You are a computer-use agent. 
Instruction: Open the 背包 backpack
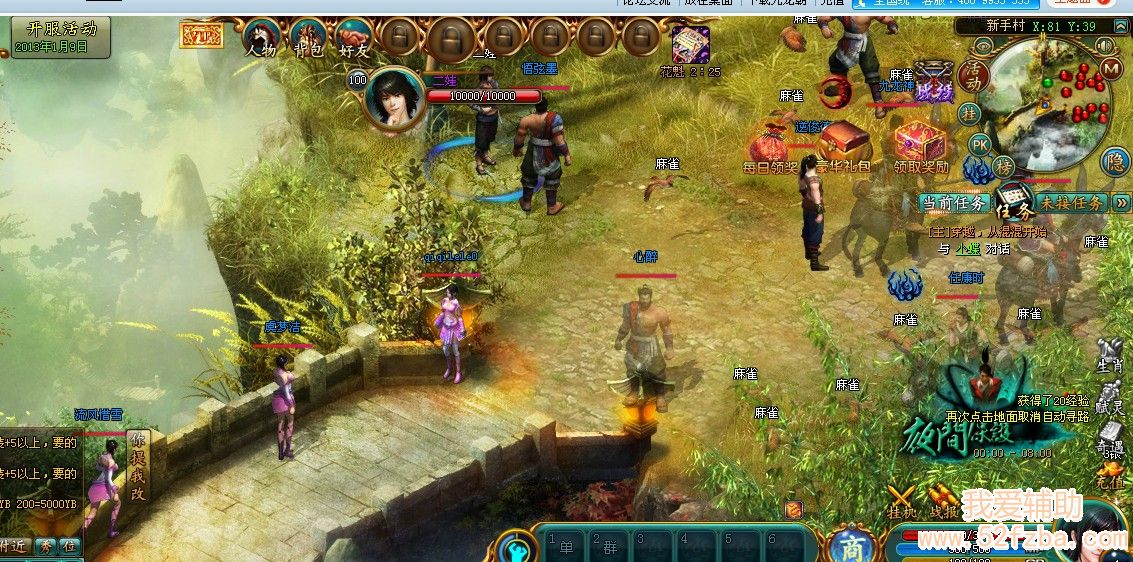point(309,40)
